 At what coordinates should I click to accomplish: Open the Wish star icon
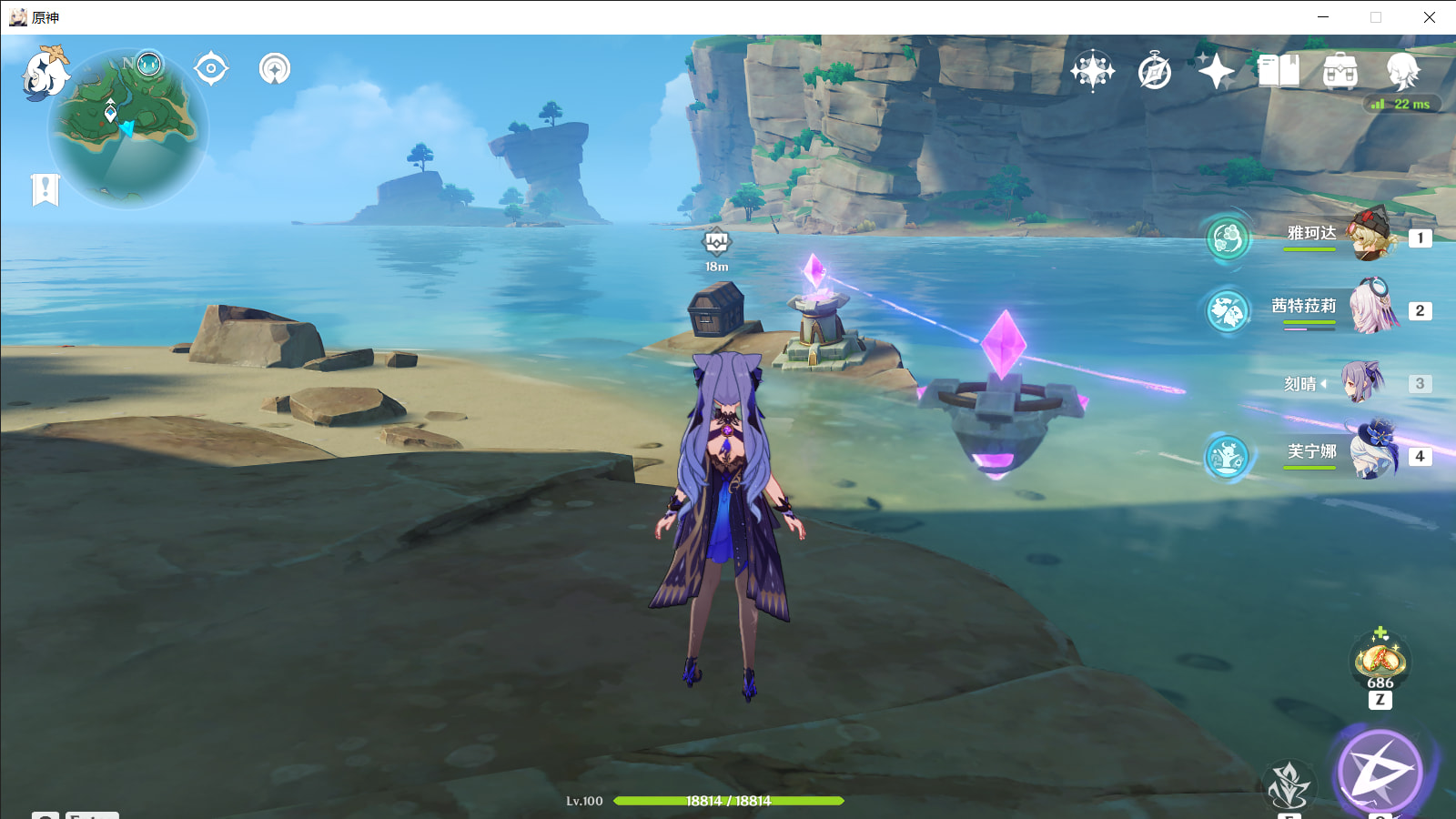tap(1216, 71)
